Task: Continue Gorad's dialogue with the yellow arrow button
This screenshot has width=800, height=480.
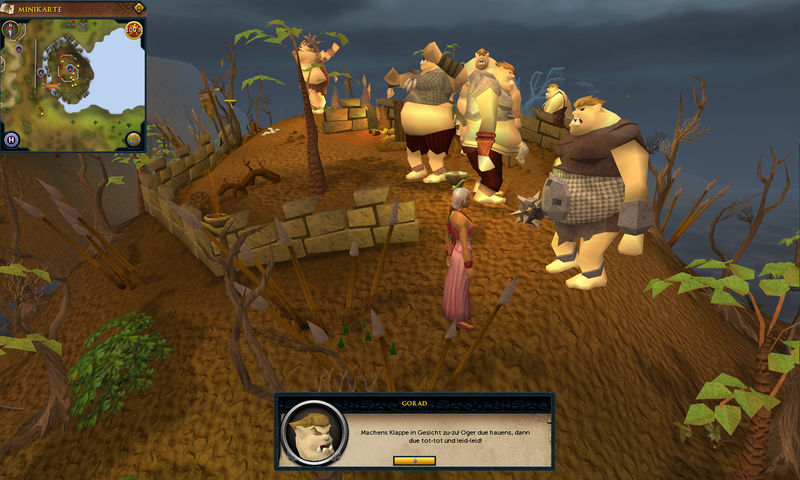Action: (414, 460)
